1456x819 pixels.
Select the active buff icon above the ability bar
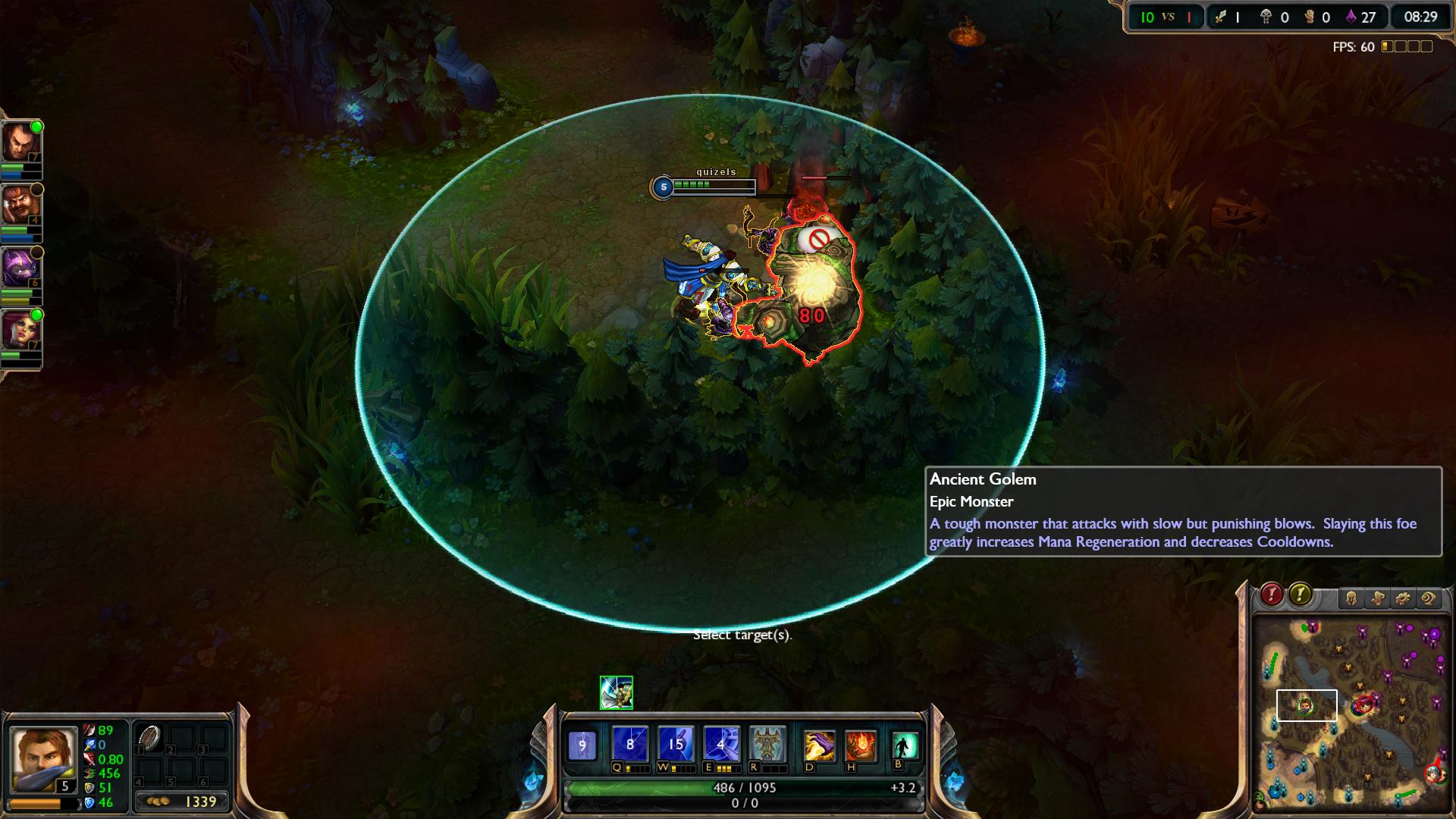(x=616, y=692)
